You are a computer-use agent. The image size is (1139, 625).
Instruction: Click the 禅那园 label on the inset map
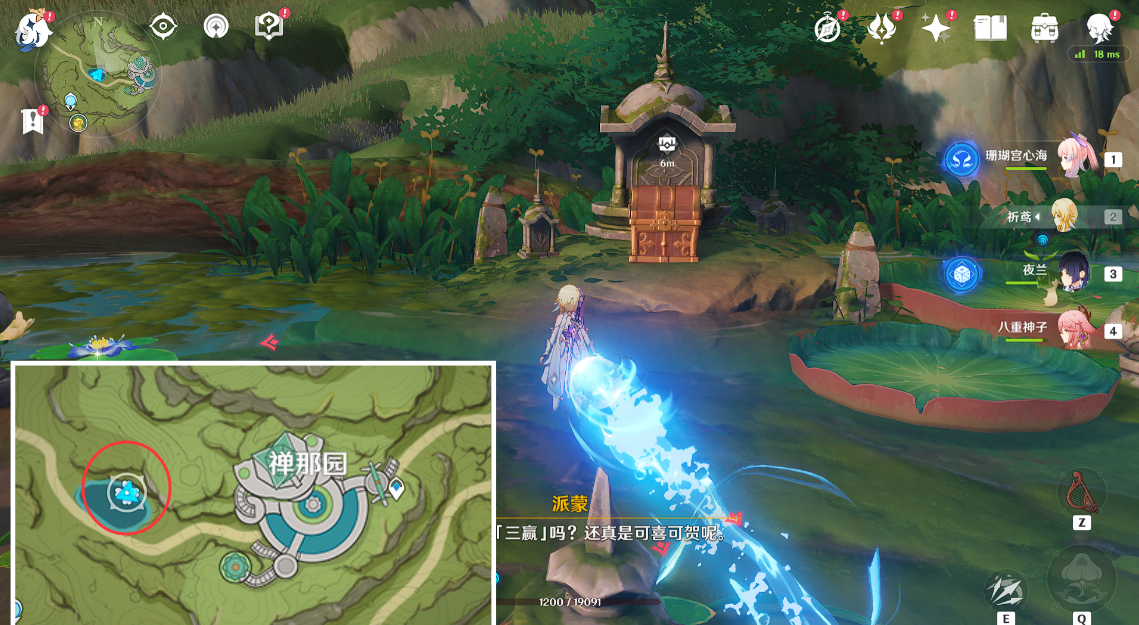click(307, 463)
